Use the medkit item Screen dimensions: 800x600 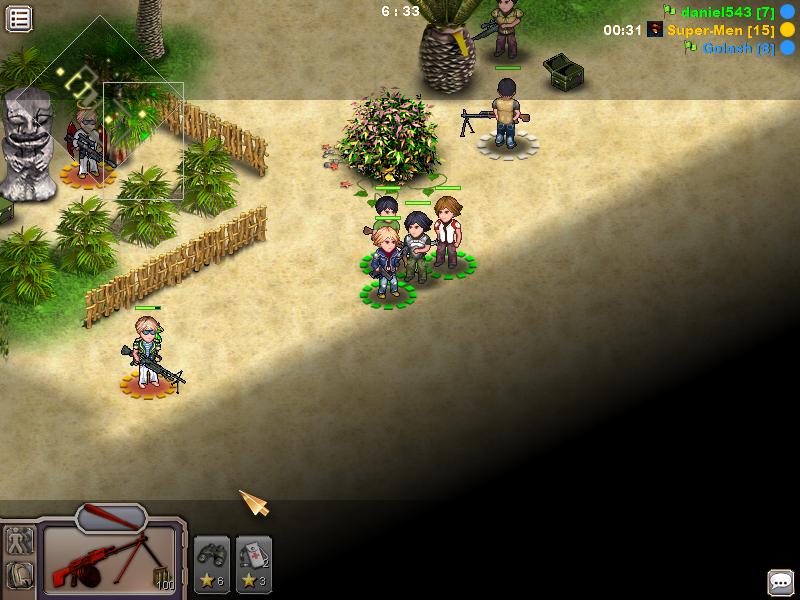click(x=254, y=562)
